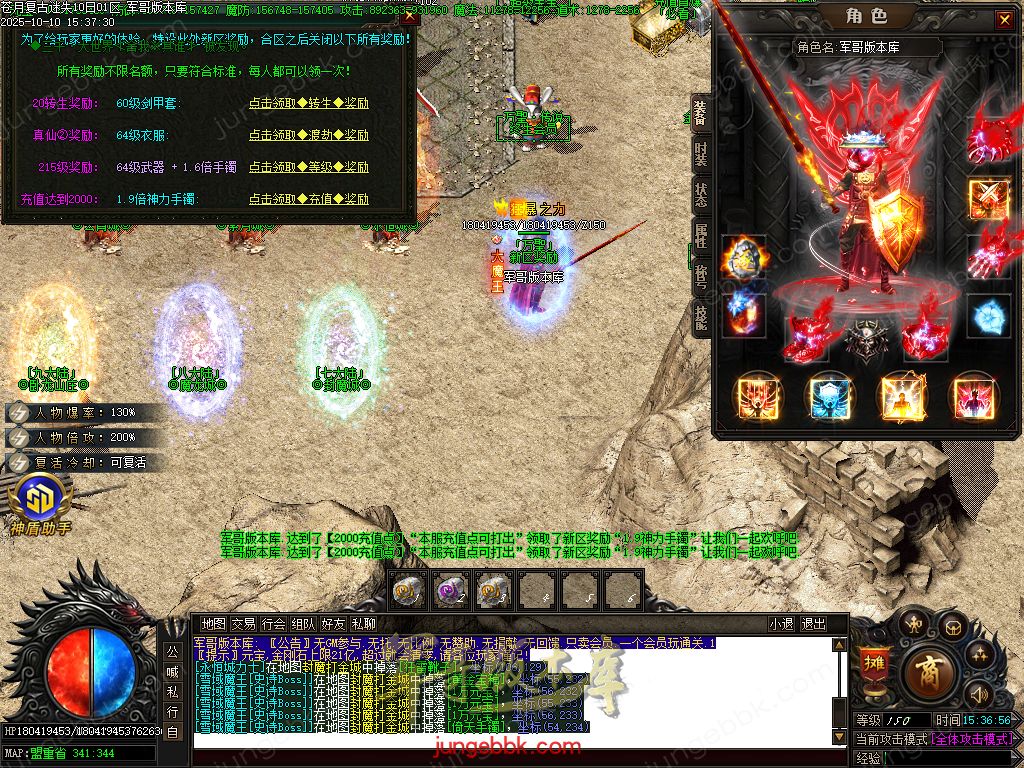
Task: Open the 地图 map button
Action: (x=214, y=623)
